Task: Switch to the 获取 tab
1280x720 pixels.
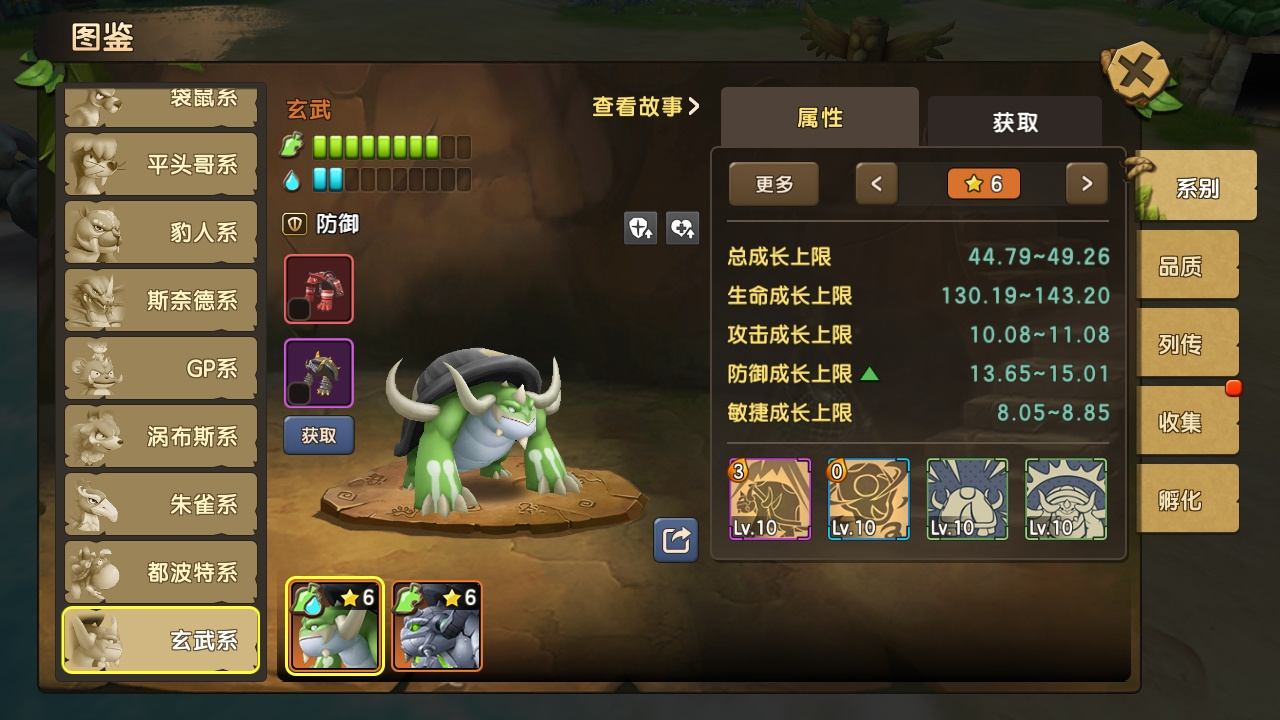Action: 1013,122
